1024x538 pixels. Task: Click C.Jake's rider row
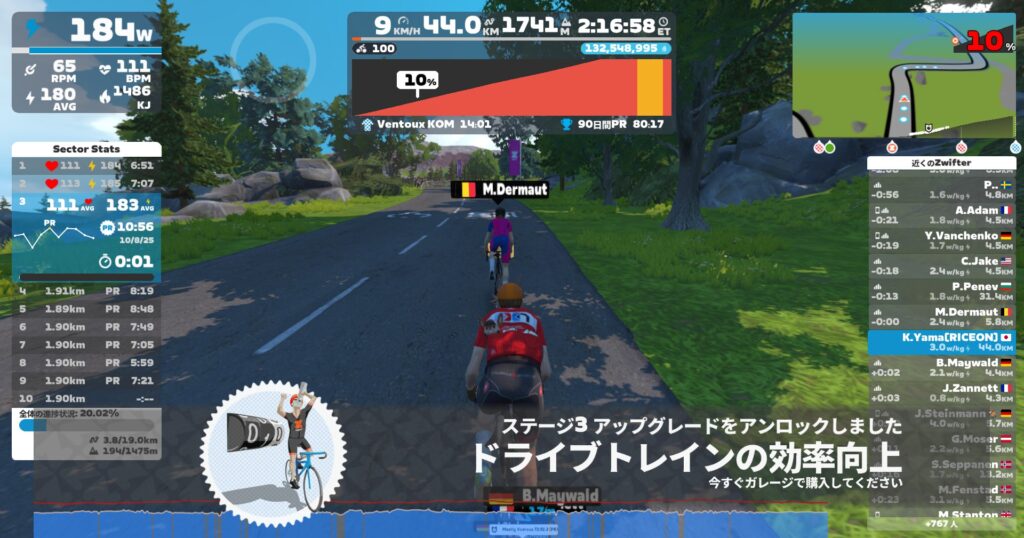940,266
